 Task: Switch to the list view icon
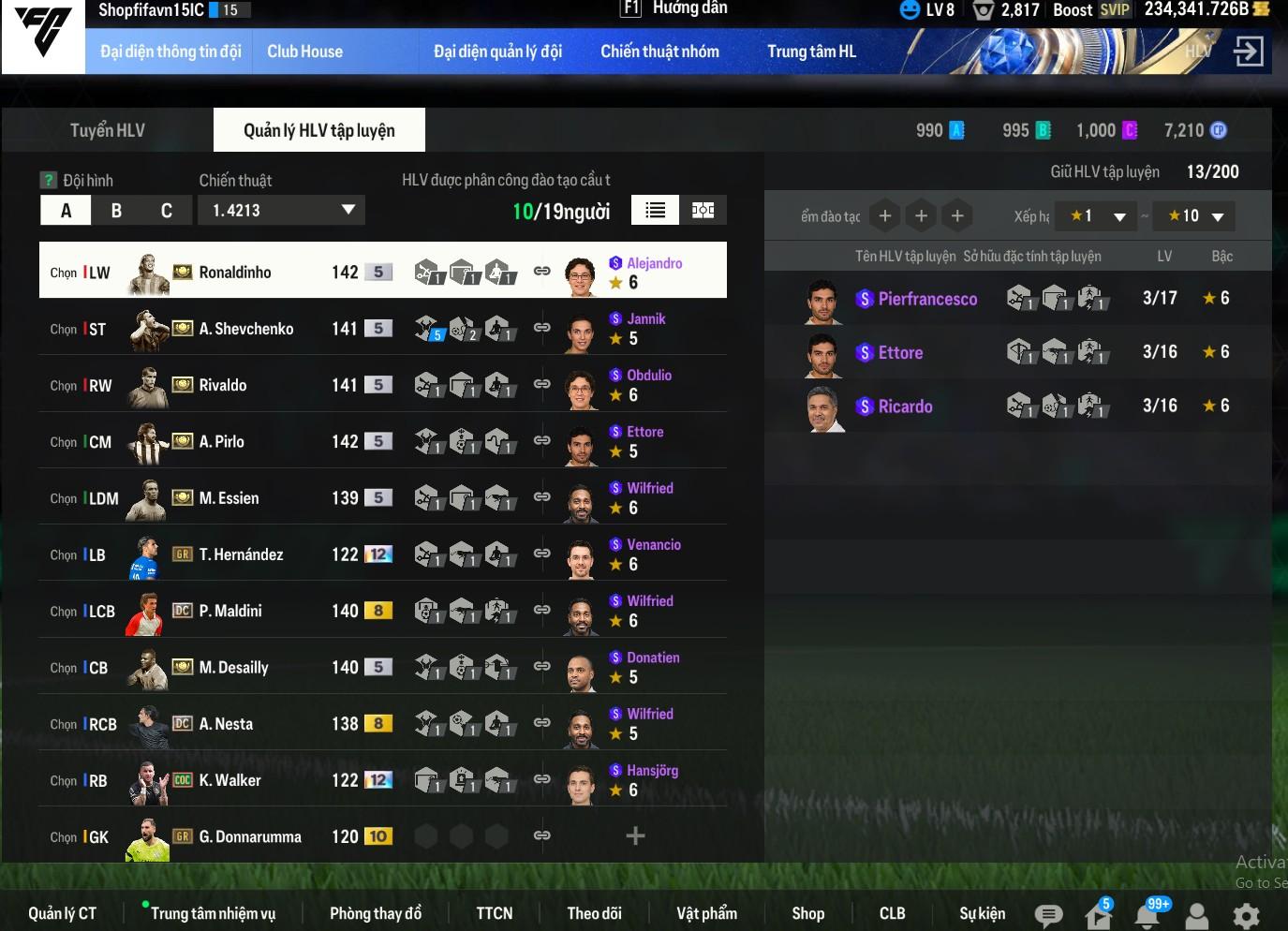click(656, 211)
